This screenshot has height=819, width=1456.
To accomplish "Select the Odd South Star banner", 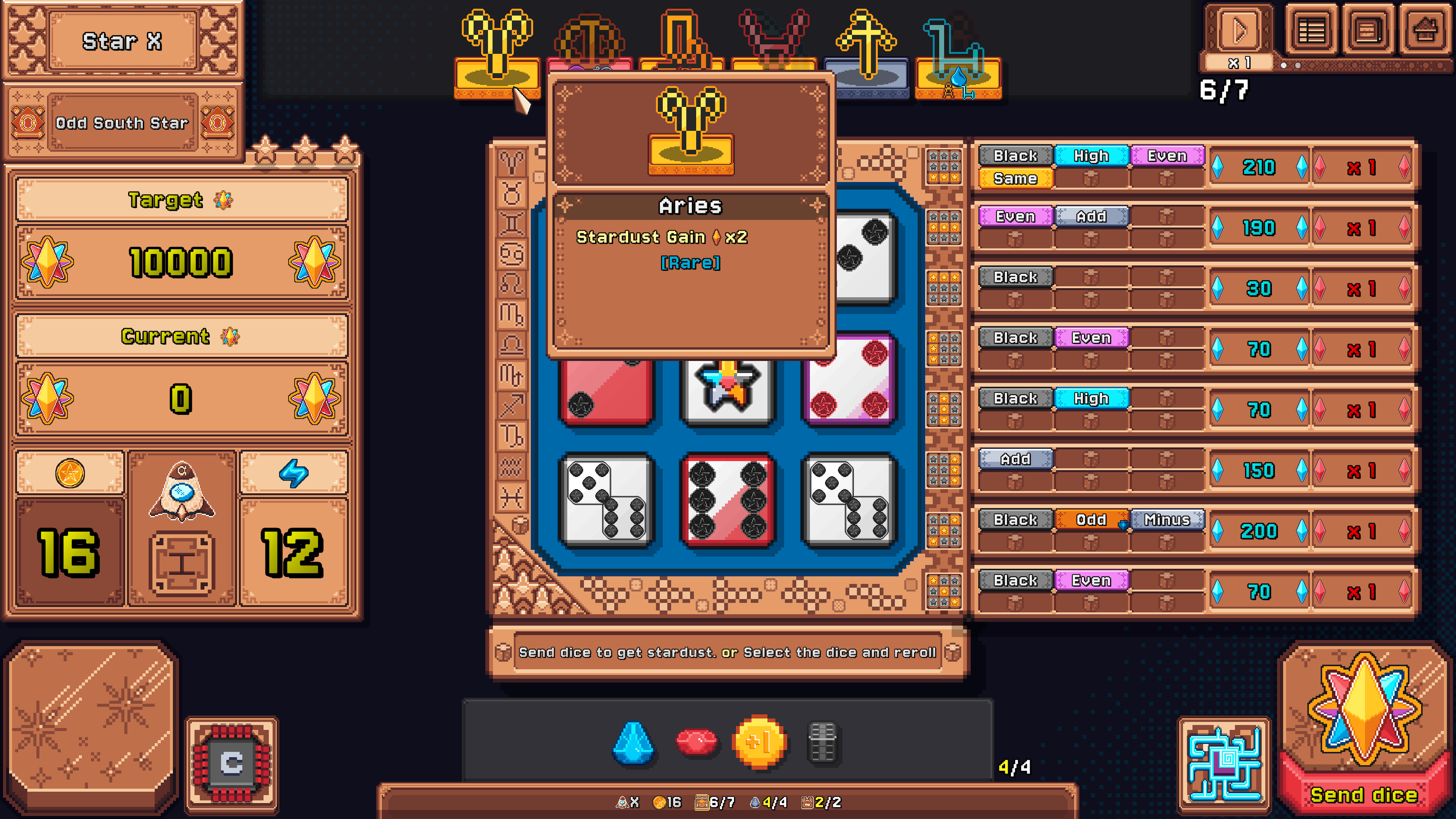I will pyautogui.click(x=121, y=122).
